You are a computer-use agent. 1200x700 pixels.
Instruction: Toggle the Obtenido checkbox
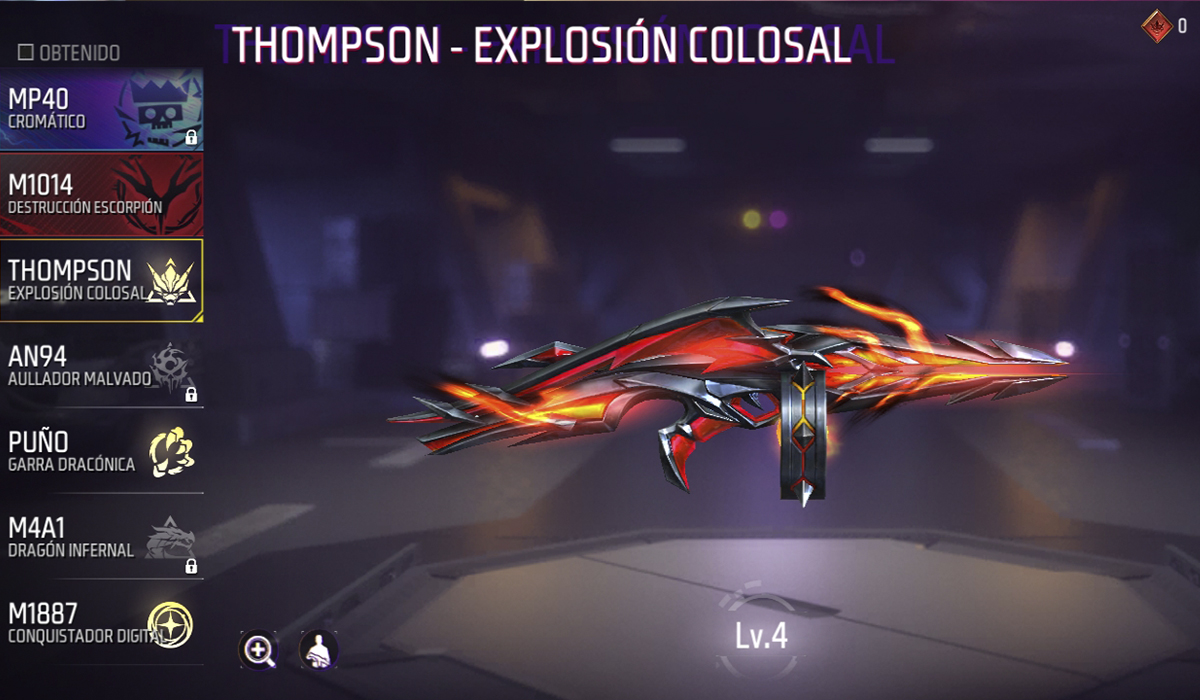26,52
